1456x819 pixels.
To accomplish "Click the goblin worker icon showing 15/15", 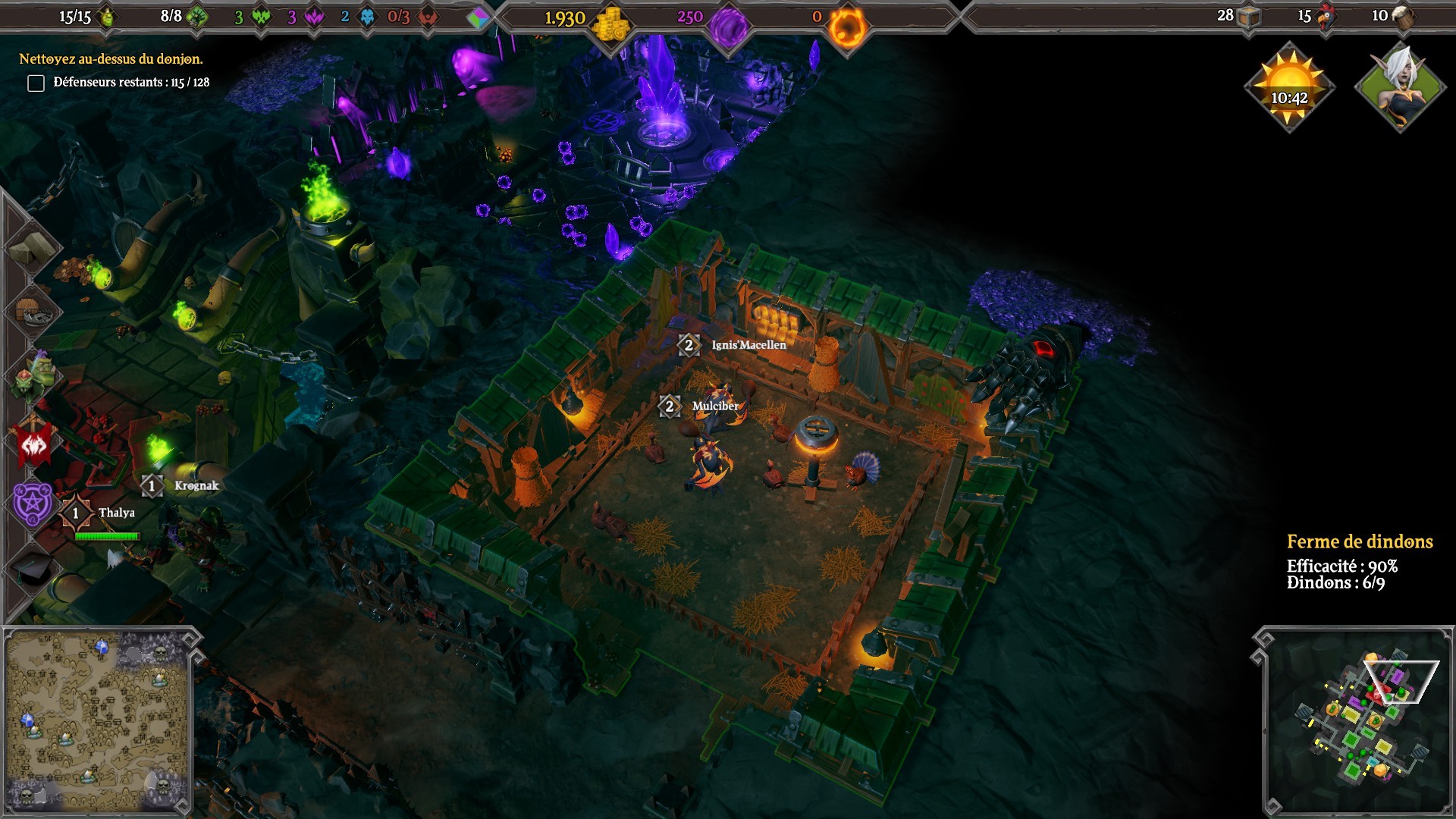I will pyautogui.click(x=107, y=17).
